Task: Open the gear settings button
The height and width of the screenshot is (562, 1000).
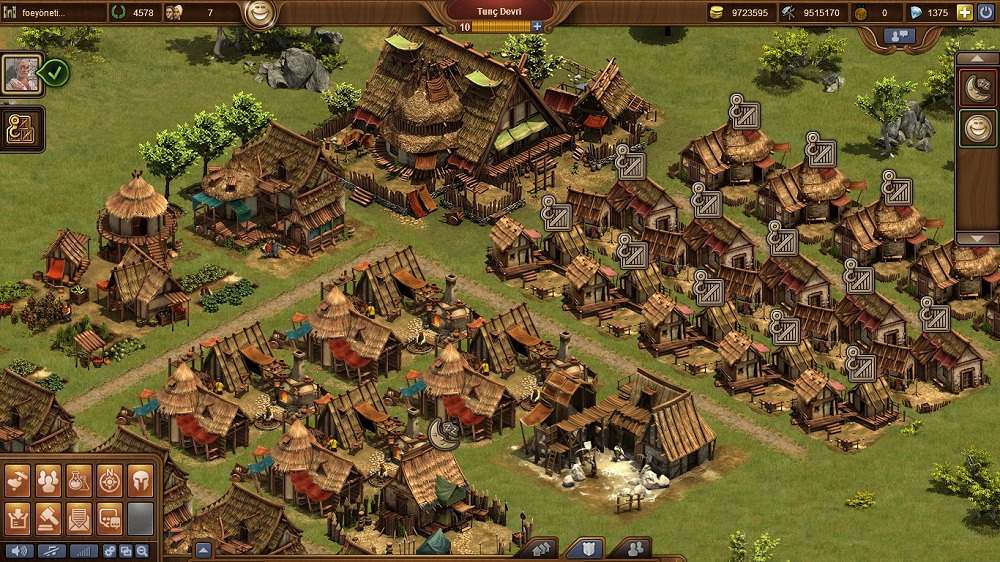Action: [110, 551]
